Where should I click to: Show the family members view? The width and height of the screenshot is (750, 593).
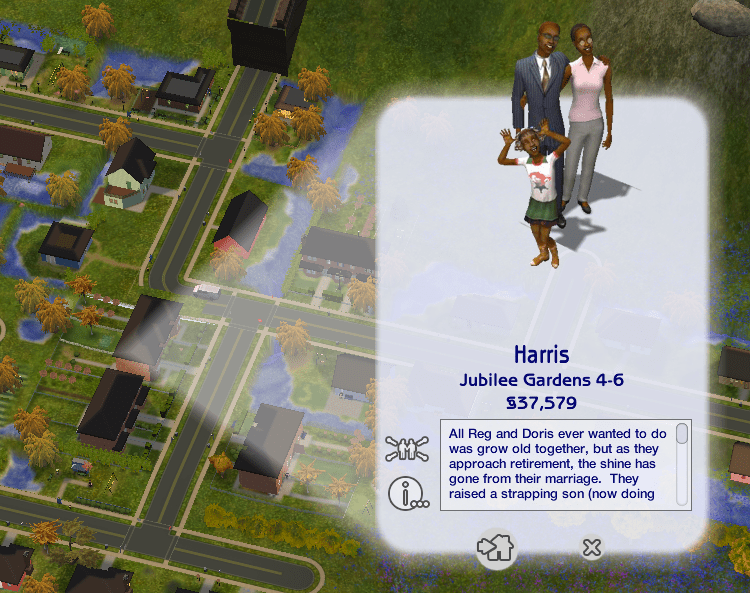pos(407,448)
